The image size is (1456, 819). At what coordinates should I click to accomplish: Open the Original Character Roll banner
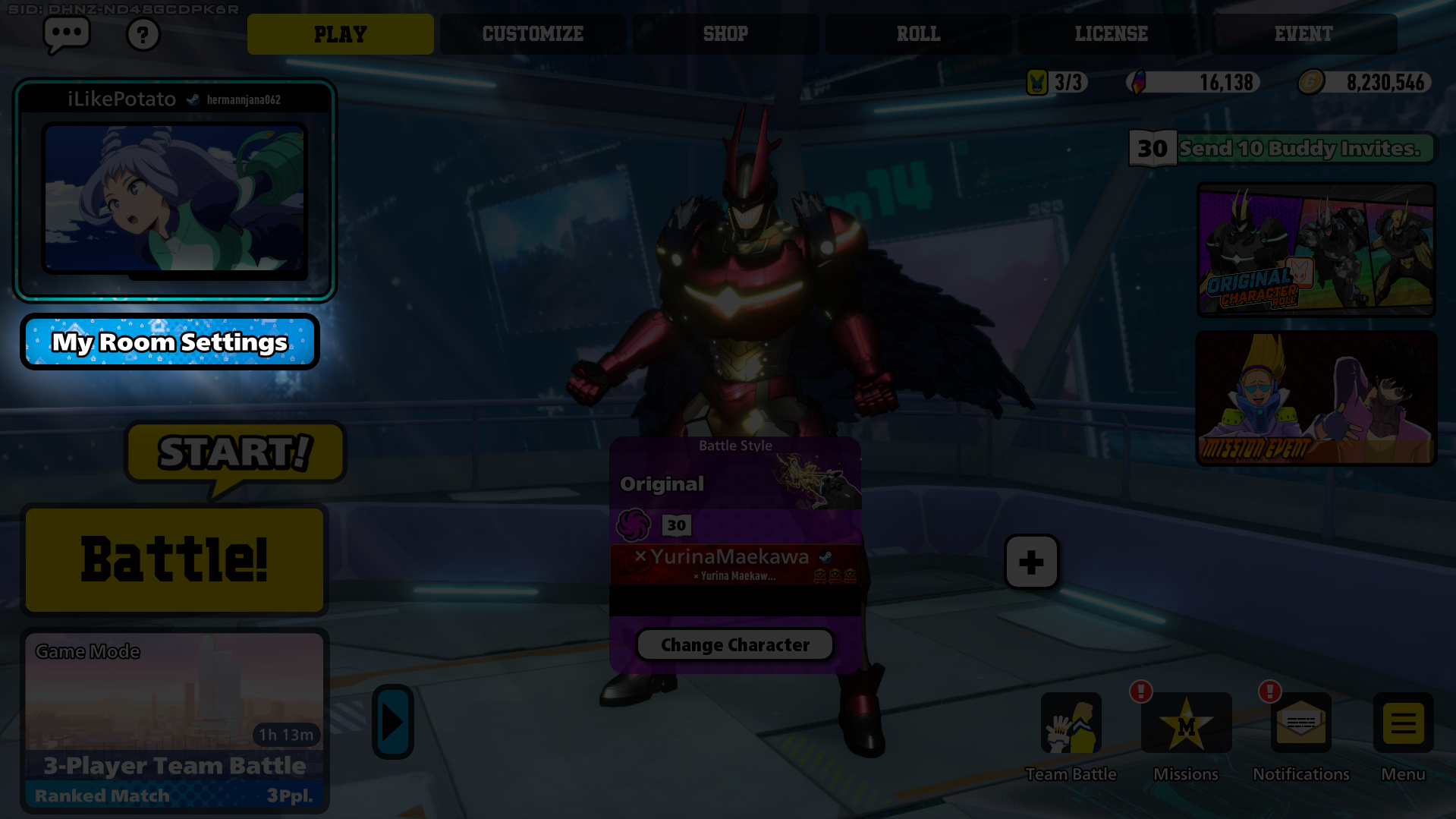[x=1316, y=249]
